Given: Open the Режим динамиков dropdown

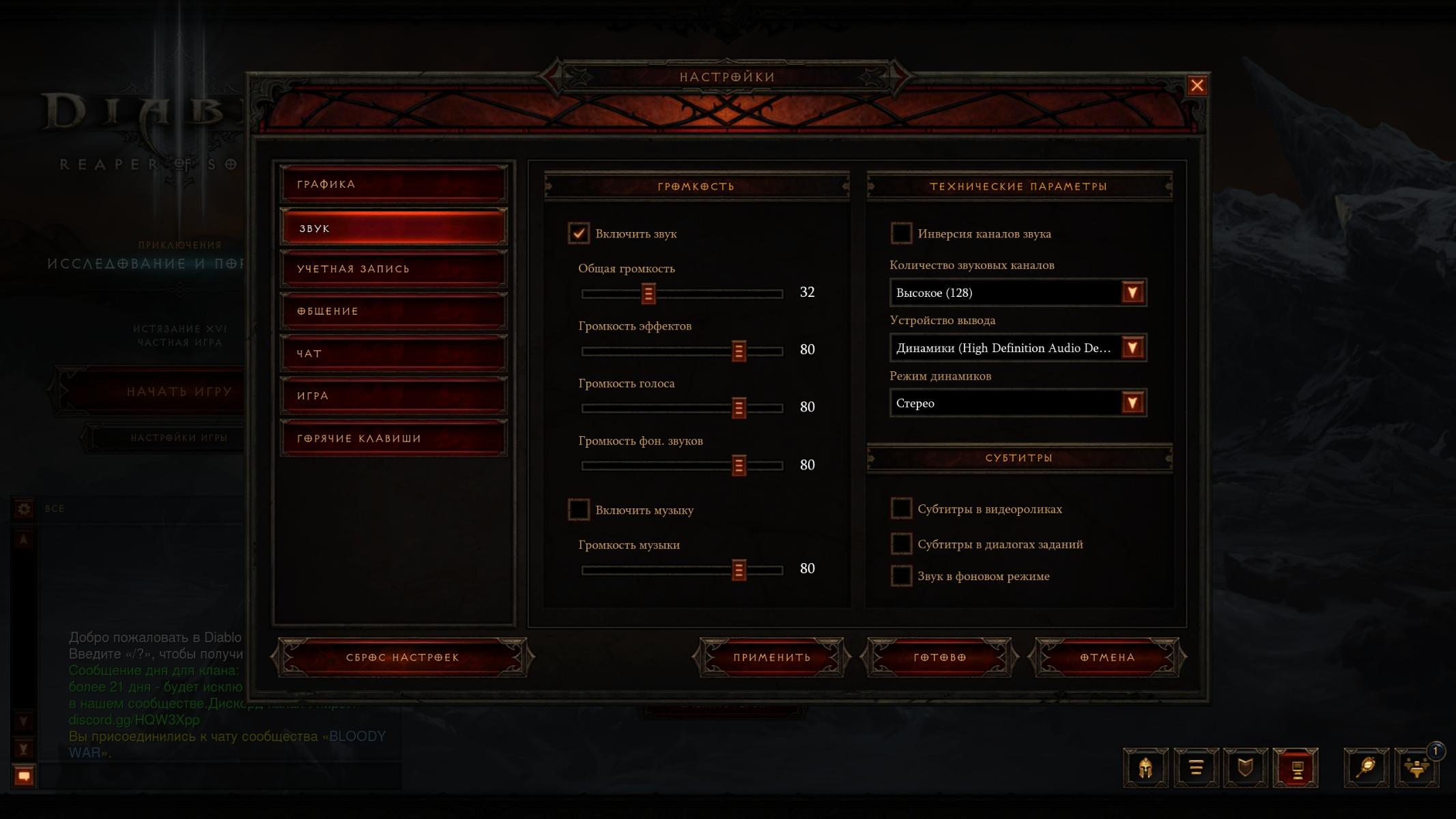Looking at the screenshot, I should pyautogui.click(x=1132, y=403).
